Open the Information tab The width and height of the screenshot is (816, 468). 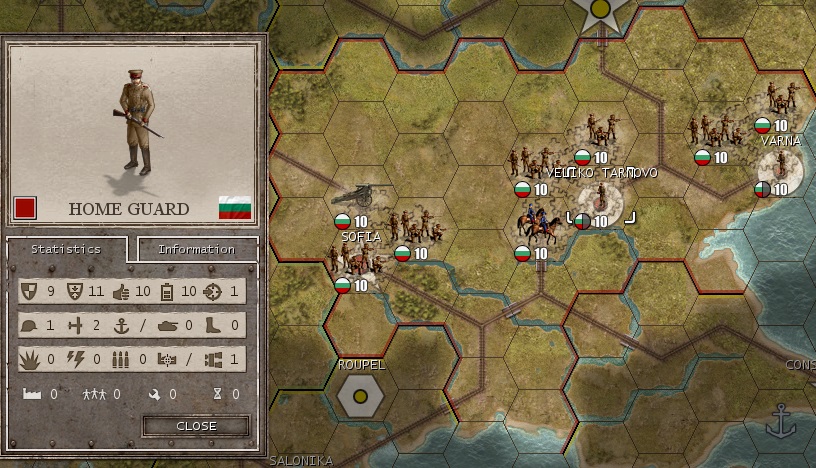click(196, 249)
